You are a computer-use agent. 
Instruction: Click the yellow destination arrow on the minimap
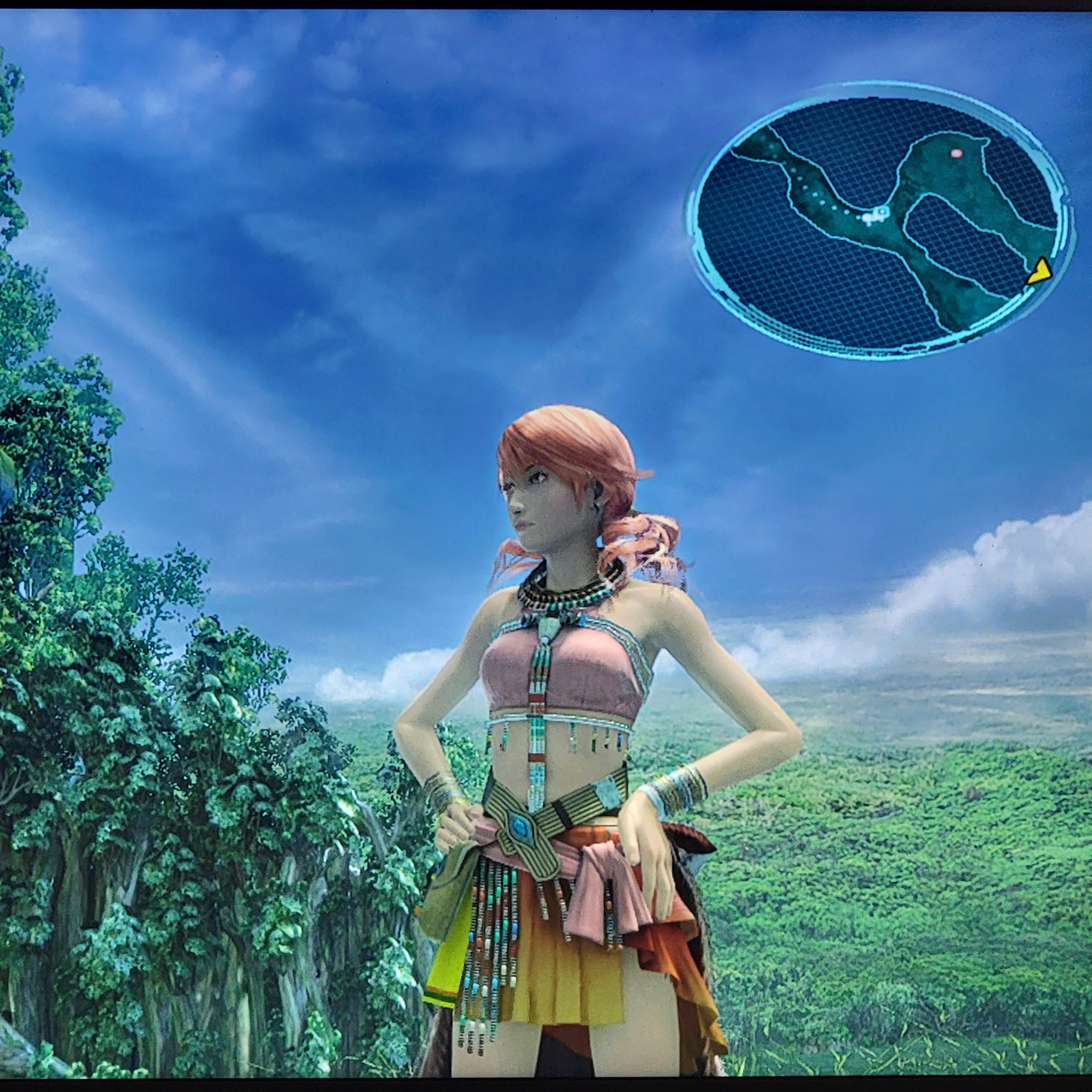(x=1039, y=272)
